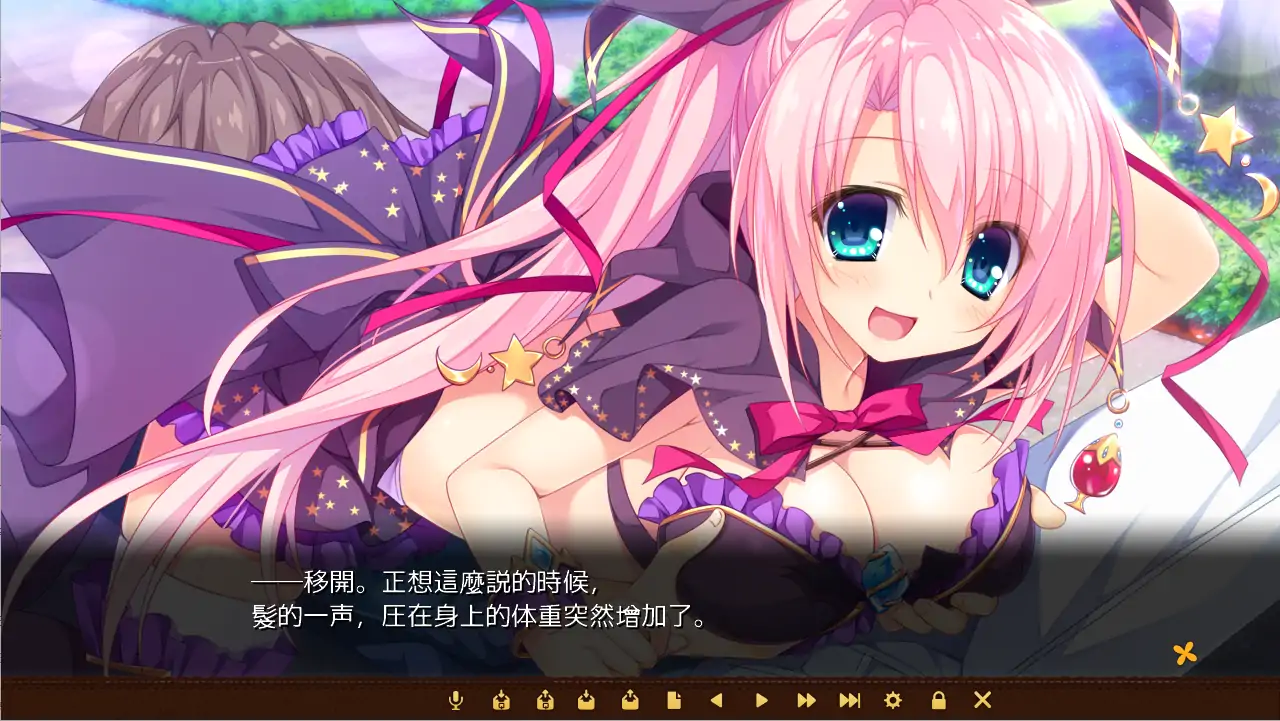Quick save your progress
1280x721 pixels.
point(503,702)
